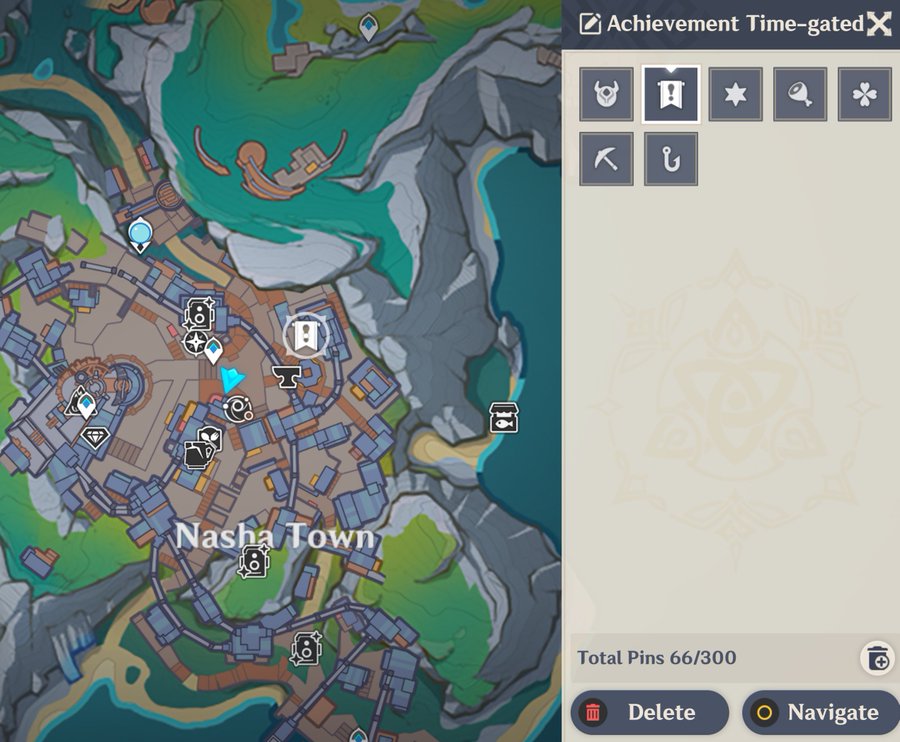This screenshot has width=900, height=742.
Task: Select the six-pointed star pin icon
Action: point(736,94)
